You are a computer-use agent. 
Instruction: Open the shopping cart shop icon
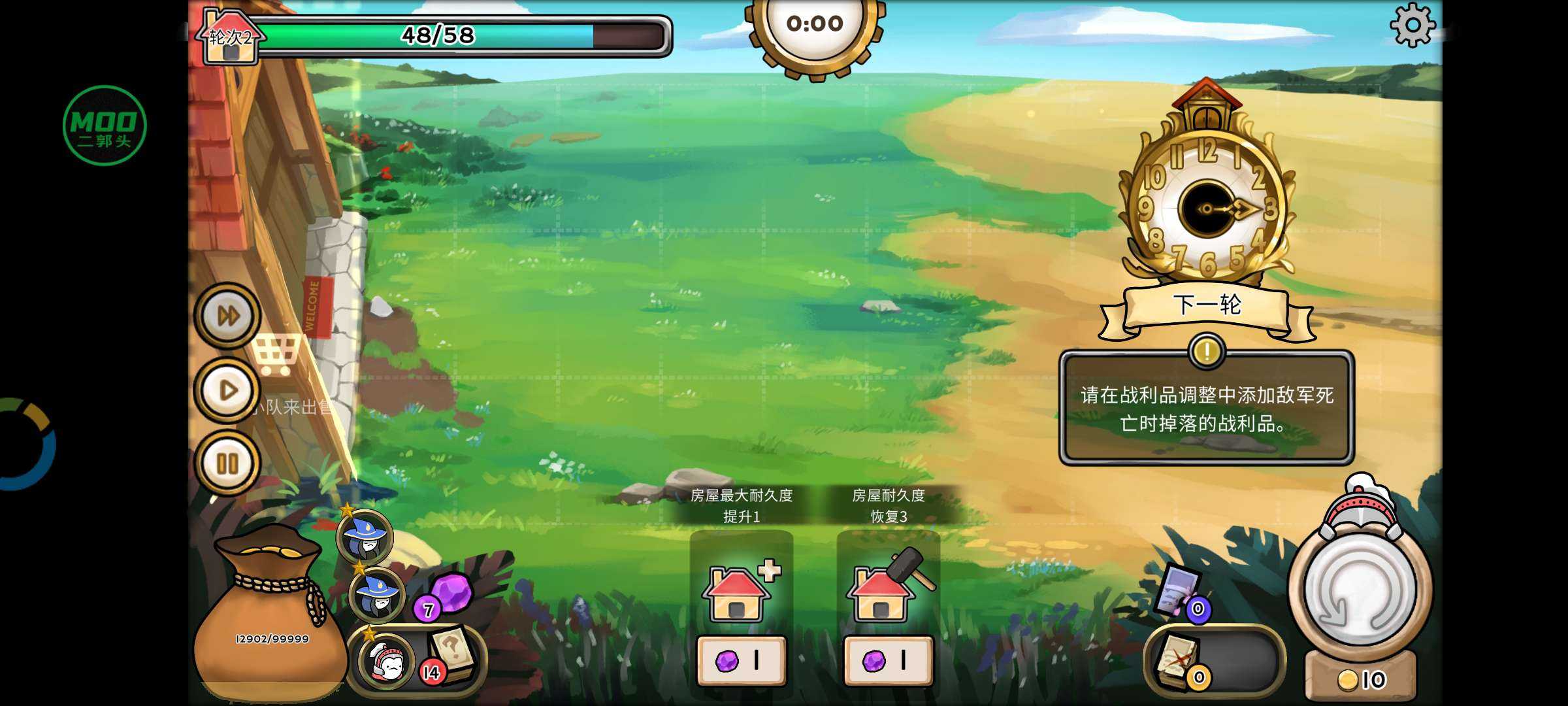[x=277, y=354]
